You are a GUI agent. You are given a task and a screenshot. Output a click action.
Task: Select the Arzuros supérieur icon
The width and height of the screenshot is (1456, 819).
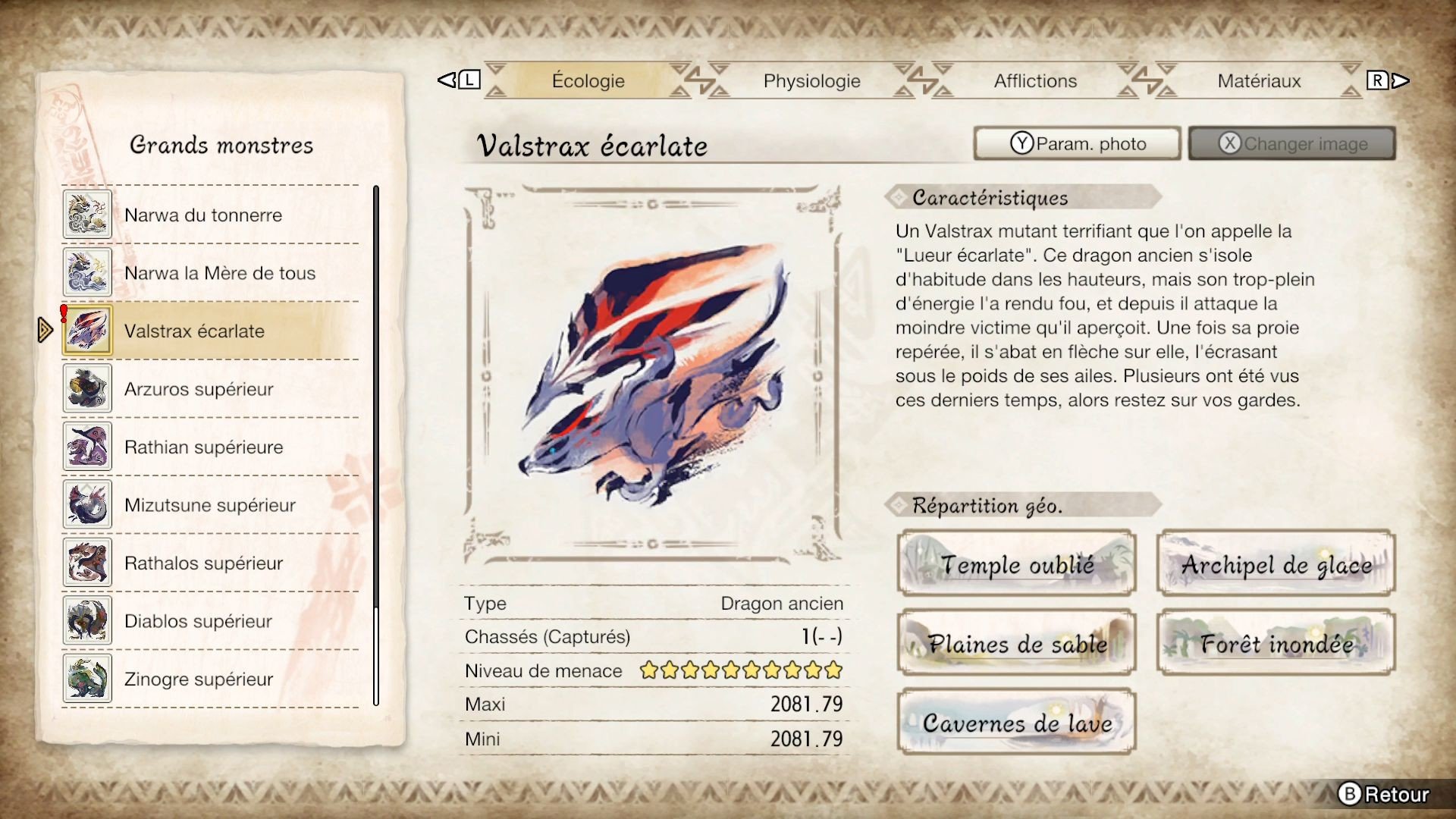tap(87, 389)
